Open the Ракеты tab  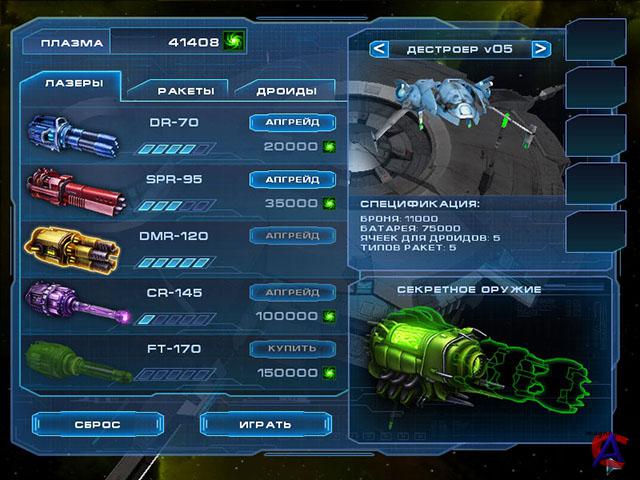coord(186,90)
